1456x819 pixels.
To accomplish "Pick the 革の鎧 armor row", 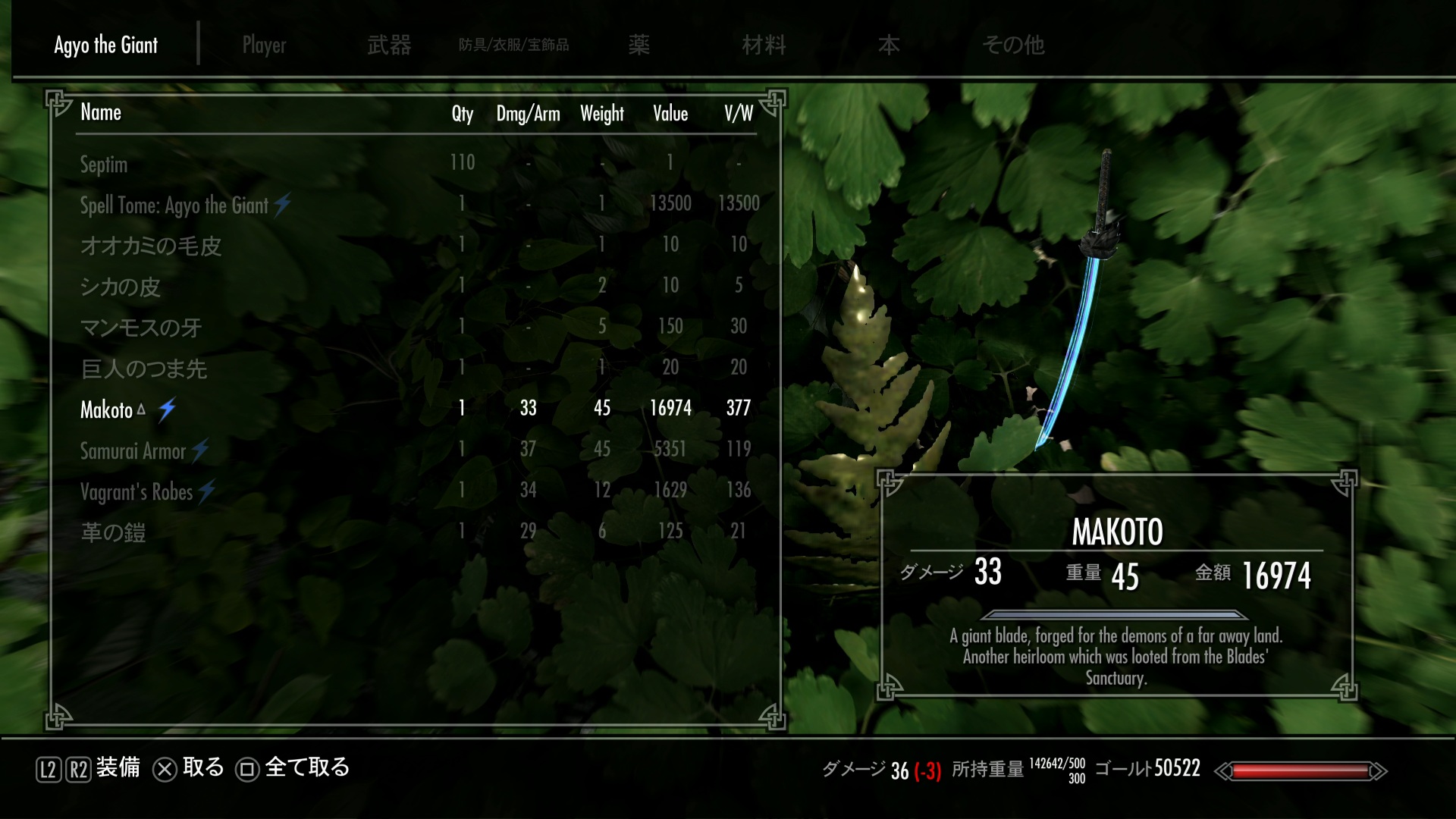I will tap(113, 532).
